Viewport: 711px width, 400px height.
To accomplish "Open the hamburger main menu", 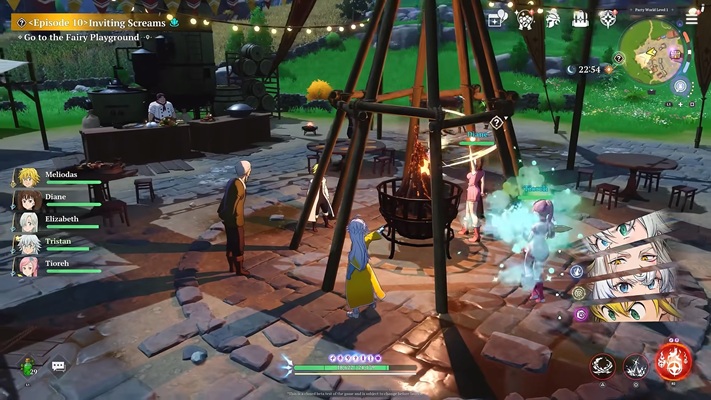I will (x=692, y=18).
